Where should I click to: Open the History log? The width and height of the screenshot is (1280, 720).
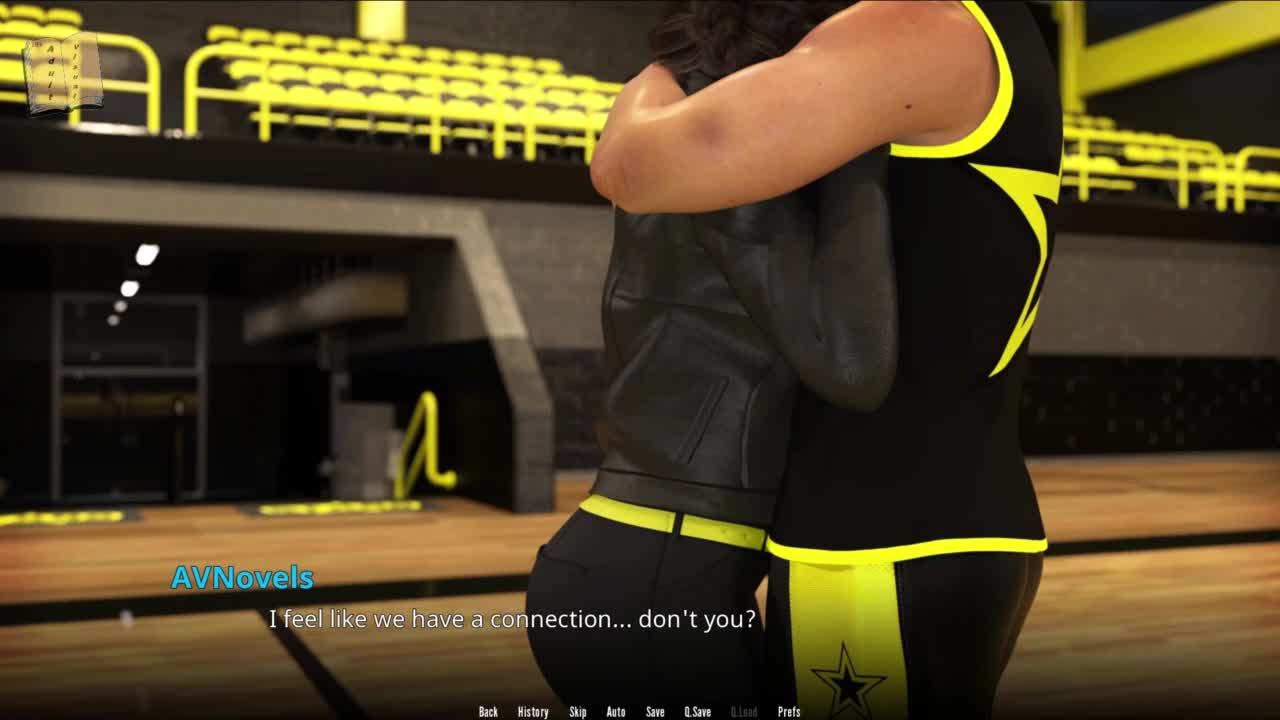tap(532, 712)
